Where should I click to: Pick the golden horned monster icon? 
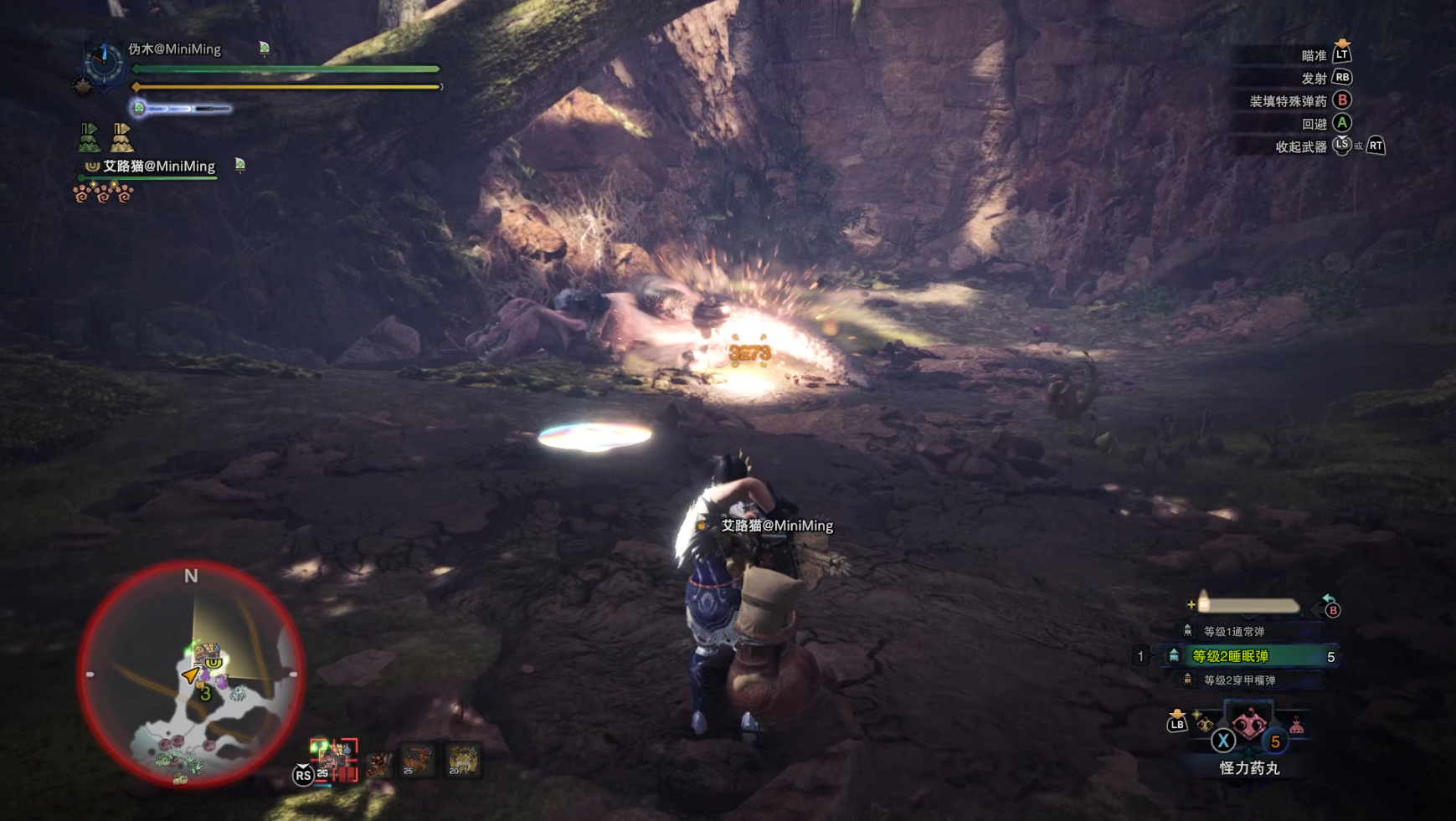pos(462,760)
